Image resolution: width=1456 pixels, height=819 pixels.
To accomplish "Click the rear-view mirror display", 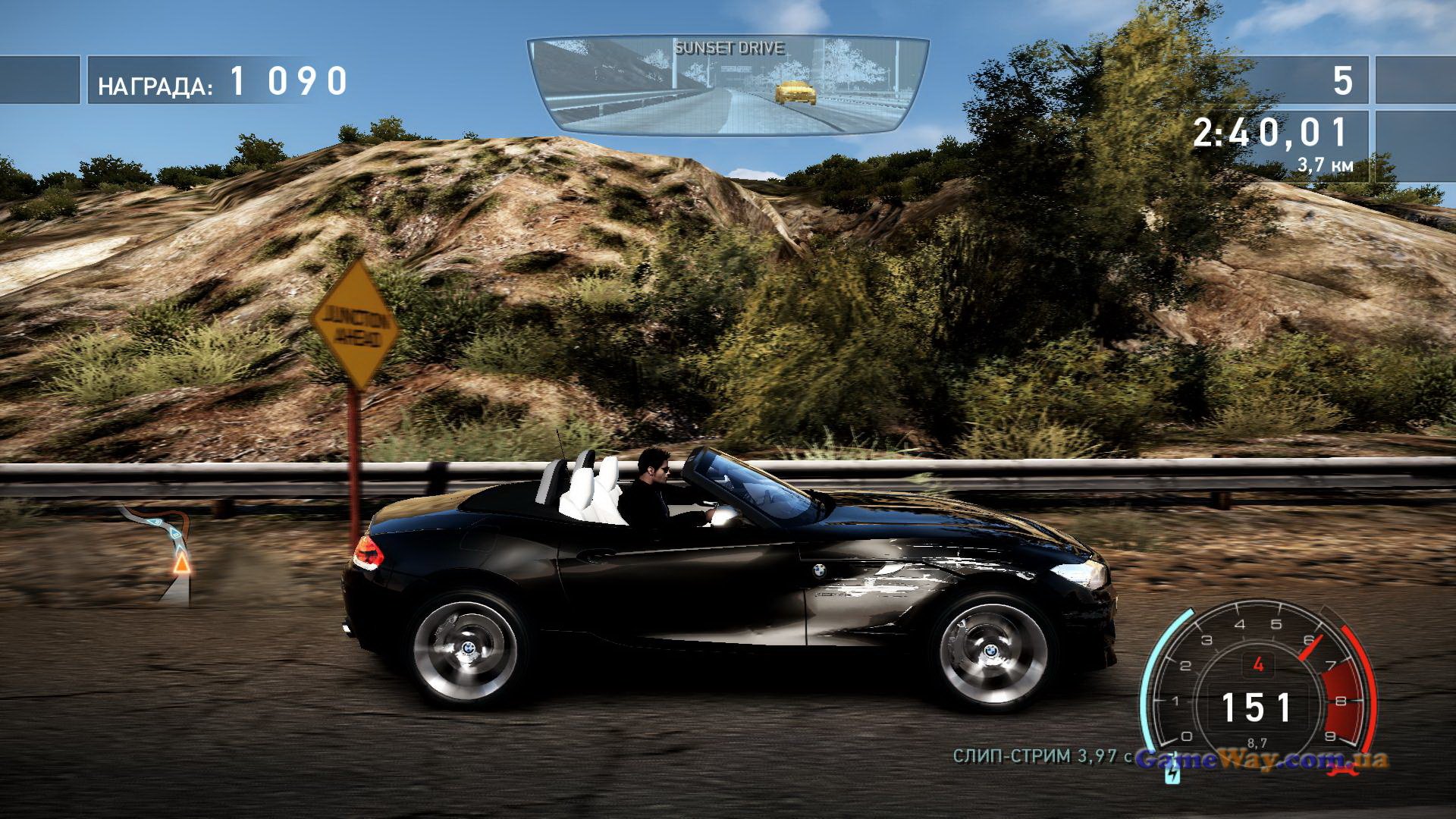I will (x=728, y=85).
